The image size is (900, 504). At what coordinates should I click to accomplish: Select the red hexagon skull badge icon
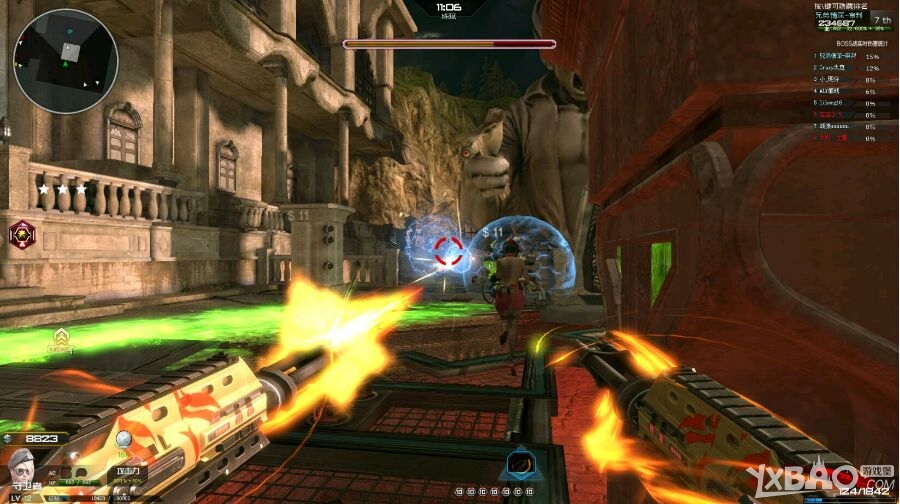(21, 234)
